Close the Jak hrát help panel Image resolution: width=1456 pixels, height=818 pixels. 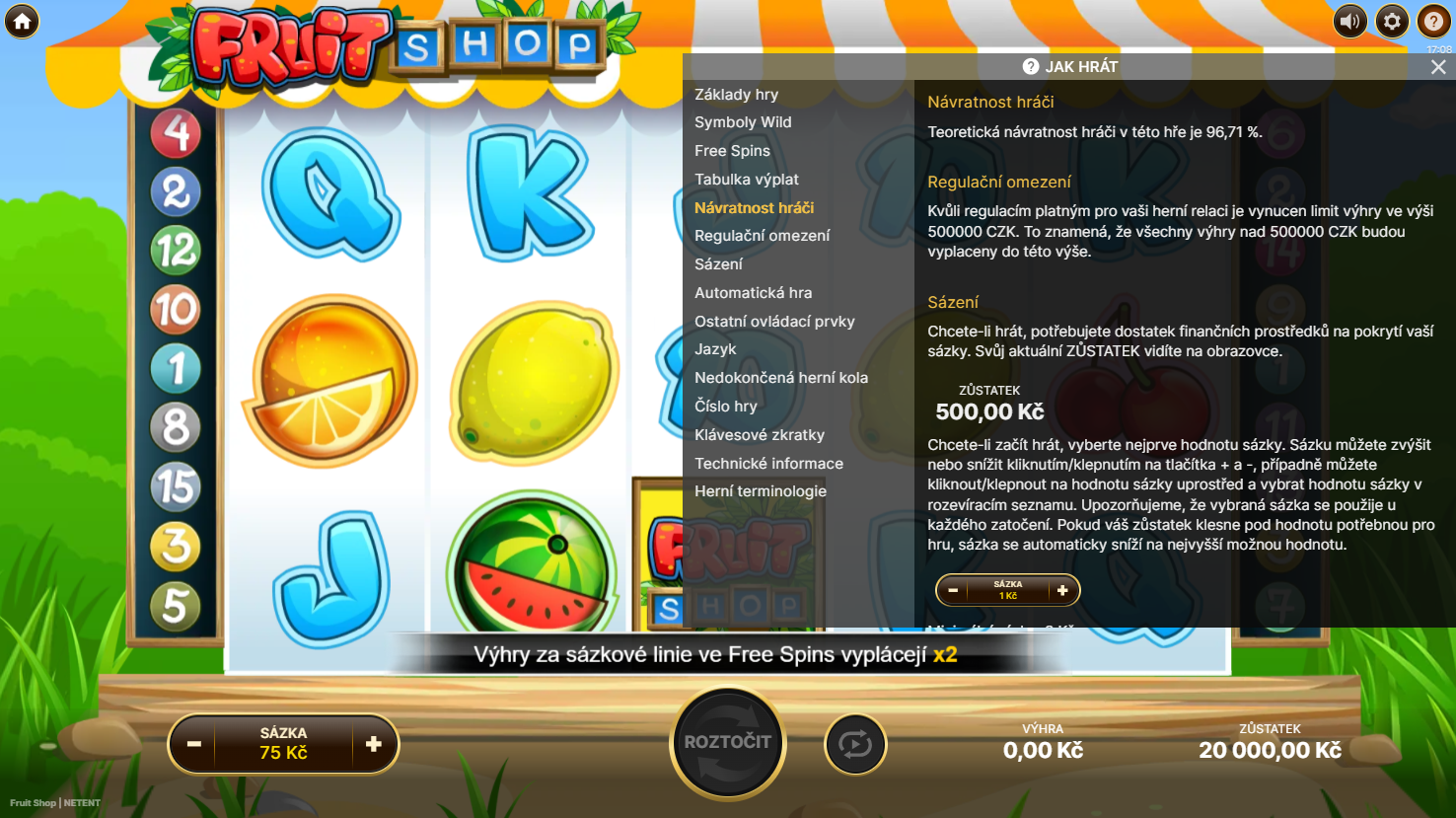tap(1438, 67)
